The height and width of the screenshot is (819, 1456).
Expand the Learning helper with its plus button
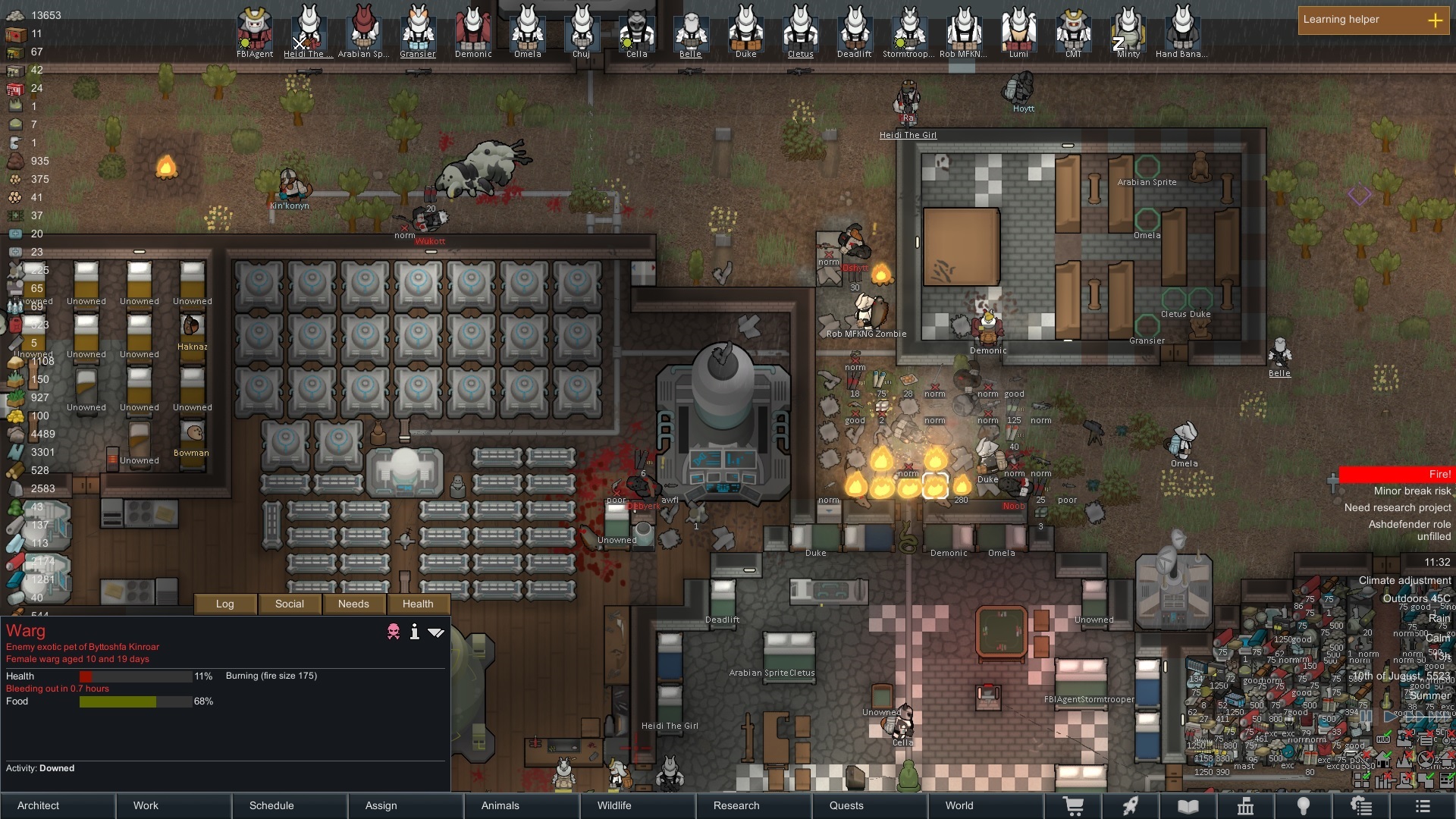pos(1436,20)
